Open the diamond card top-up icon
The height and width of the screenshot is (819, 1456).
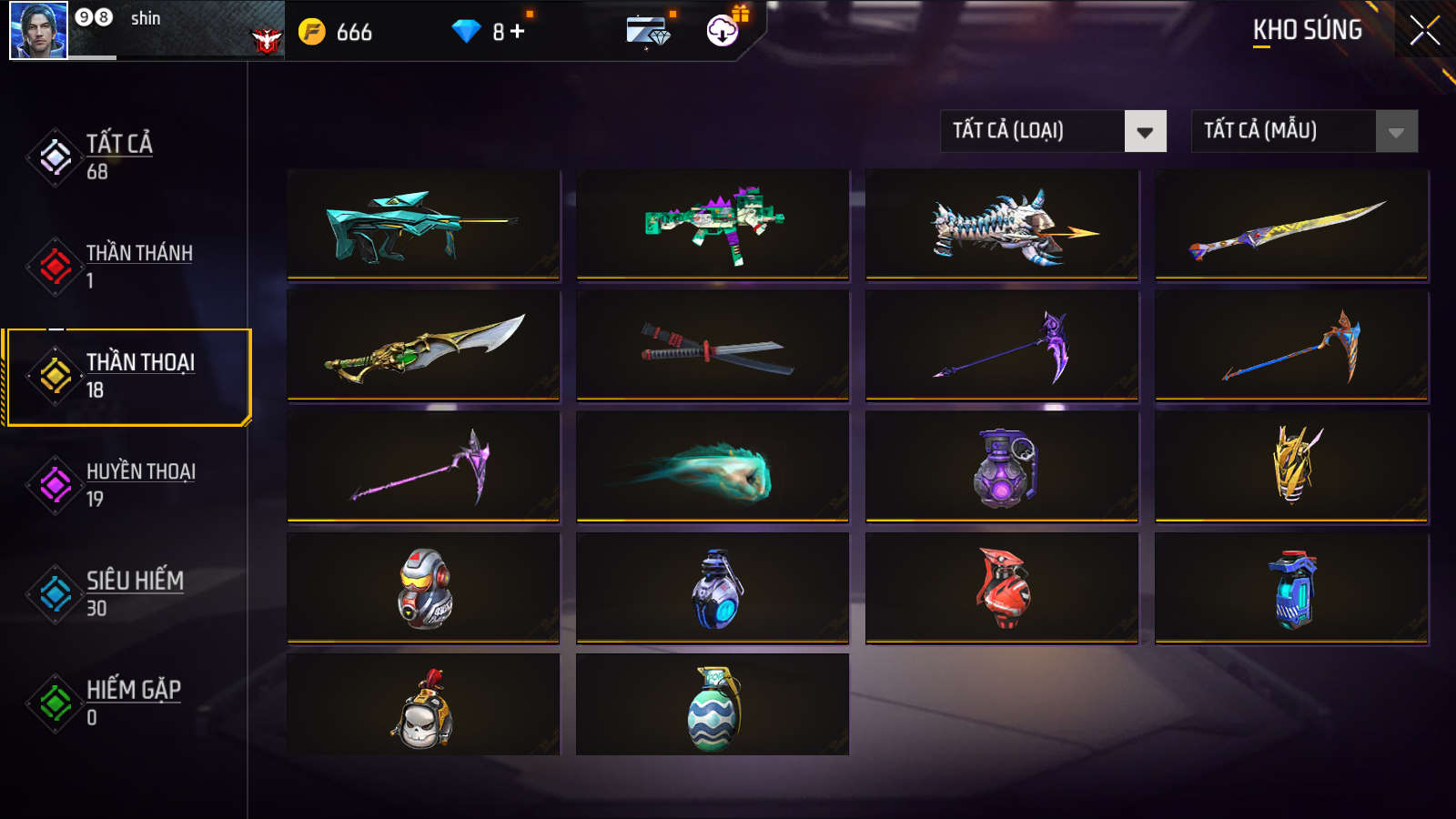coord(649,32)
